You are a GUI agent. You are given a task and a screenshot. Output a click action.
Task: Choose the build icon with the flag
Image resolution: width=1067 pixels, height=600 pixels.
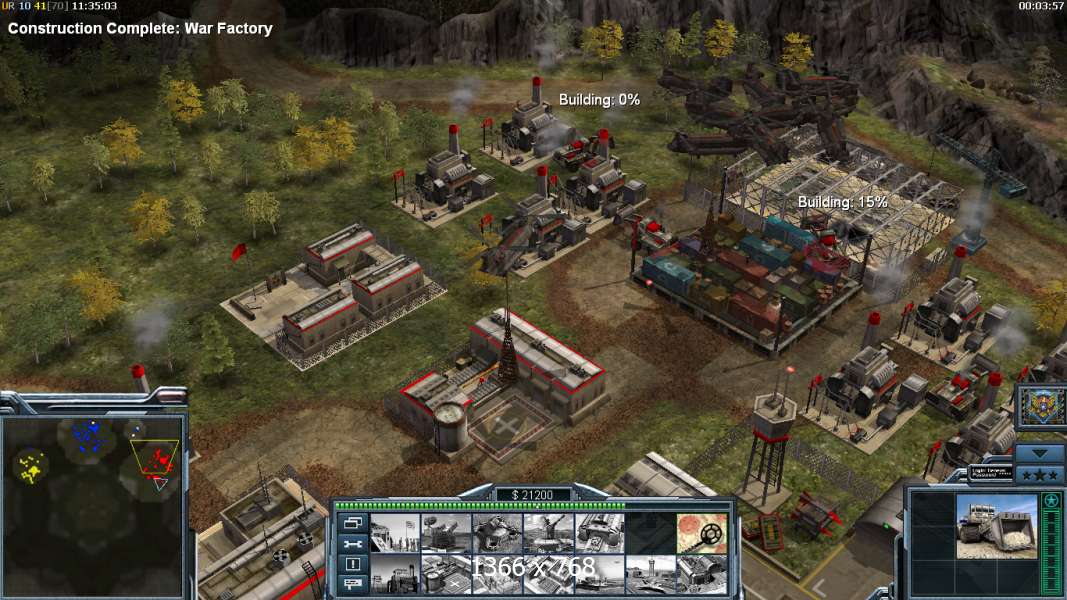click(395, 533)
